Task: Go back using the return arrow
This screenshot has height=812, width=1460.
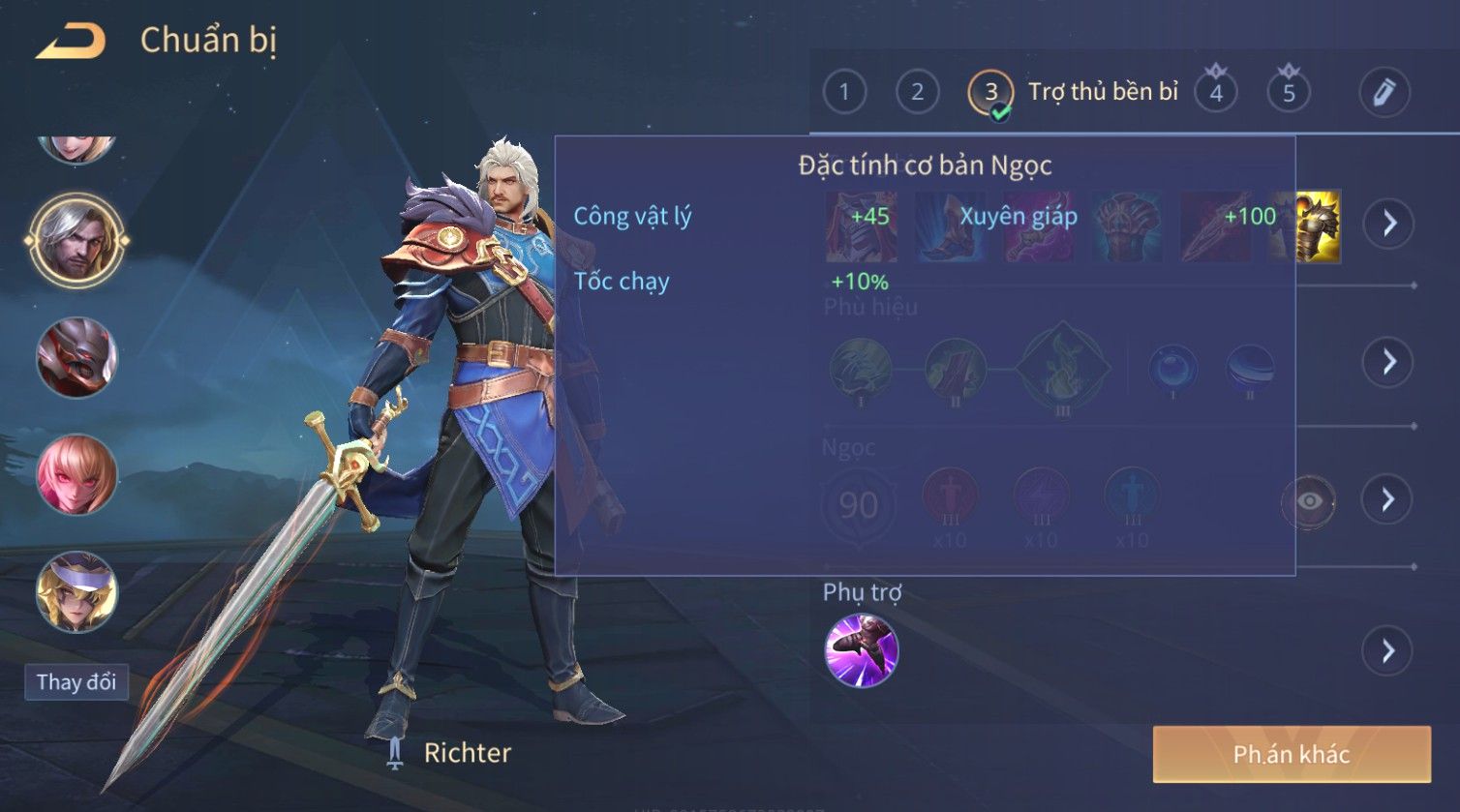Action: [70, 41]
